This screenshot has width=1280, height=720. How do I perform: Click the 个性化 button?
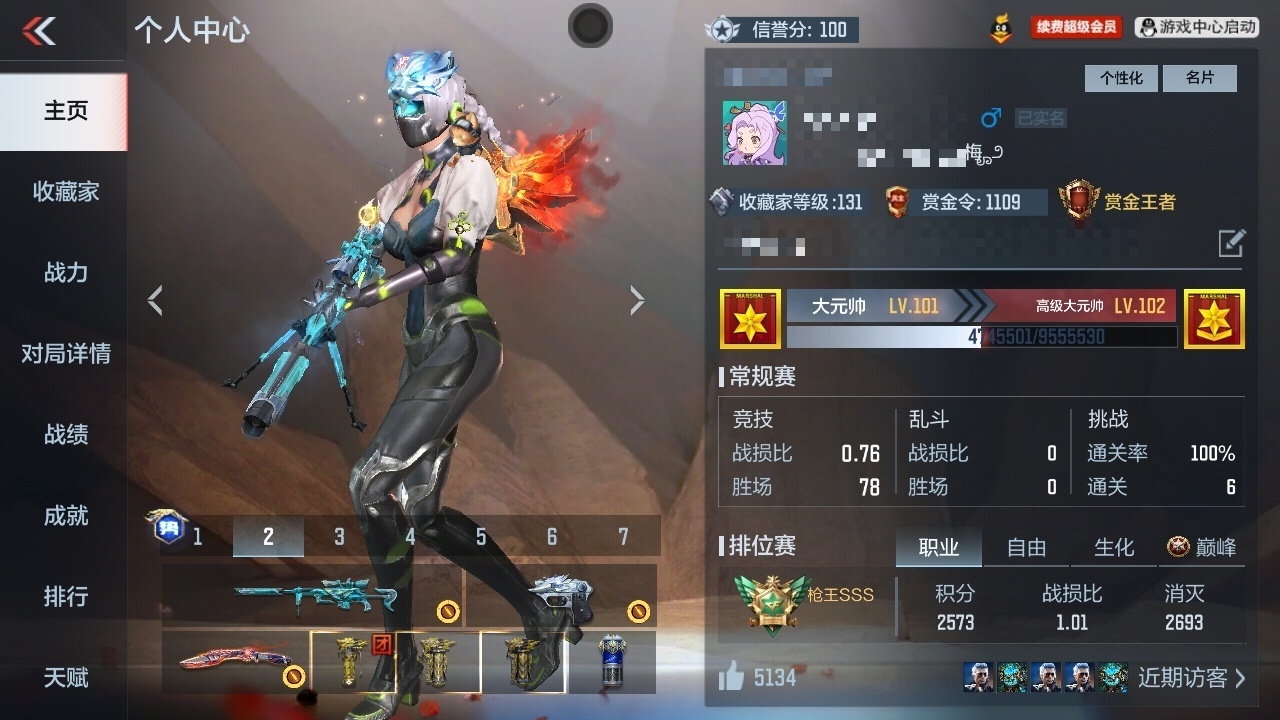click(x=1121, y=78)
